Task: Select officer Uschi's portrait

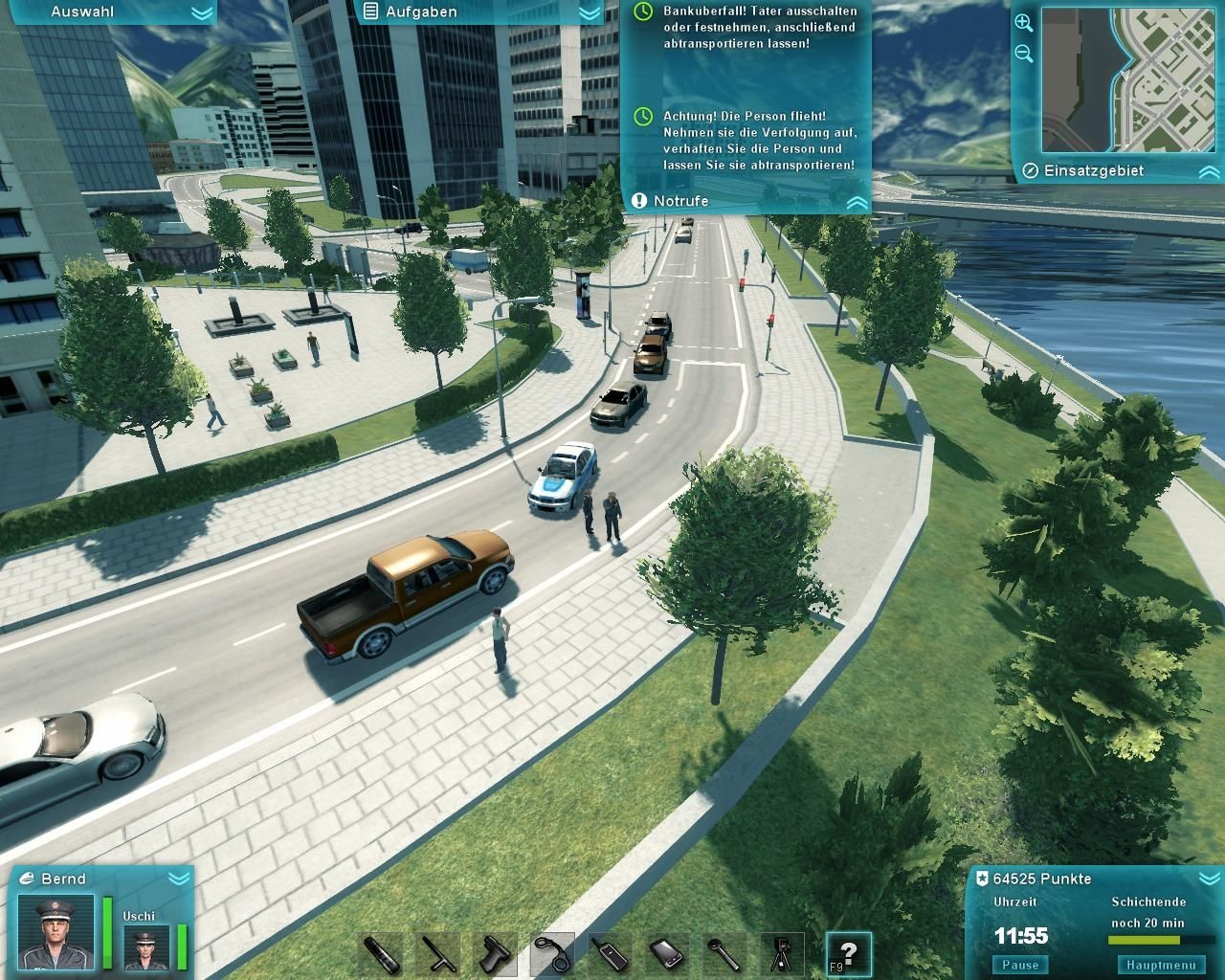Action: click(x=146, y=947)
